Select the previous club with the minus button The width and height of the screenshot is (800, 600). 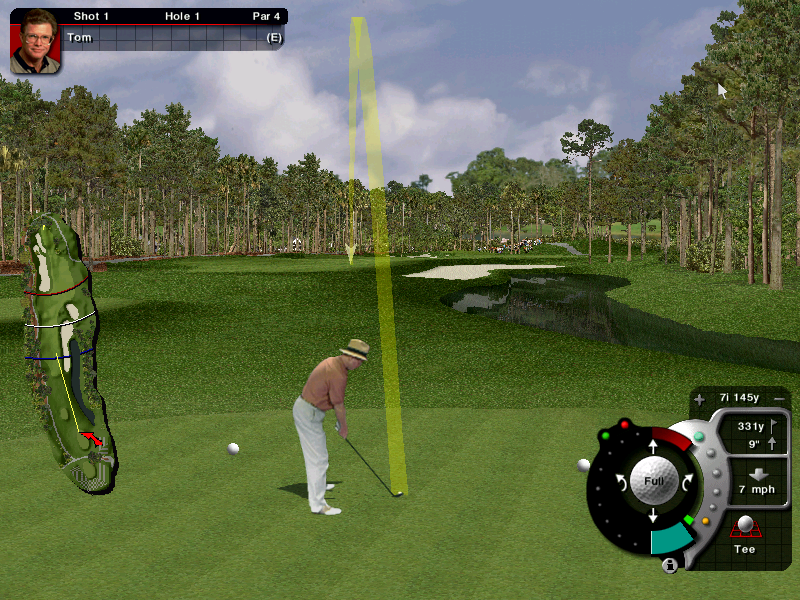coord(779,398)
